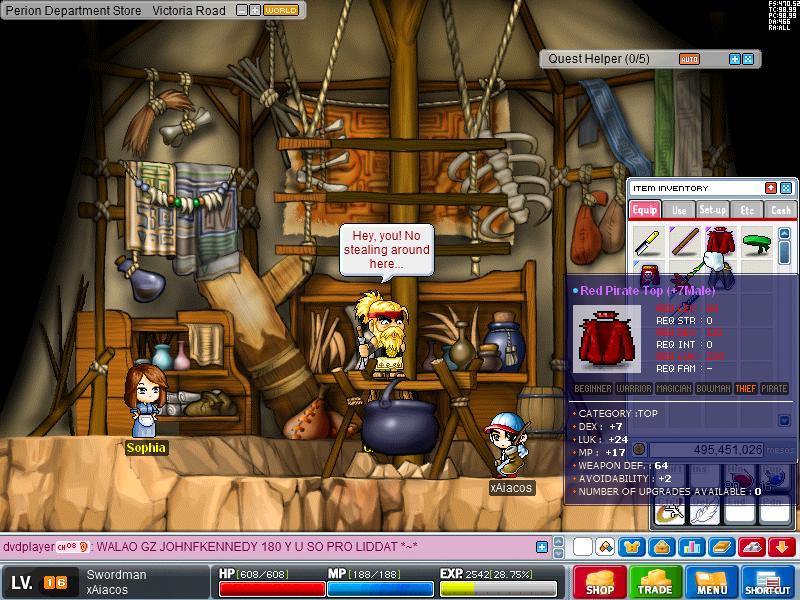Click the red down-arrow quick button
This screenshot has width=800, height=600.
[781, 547]
